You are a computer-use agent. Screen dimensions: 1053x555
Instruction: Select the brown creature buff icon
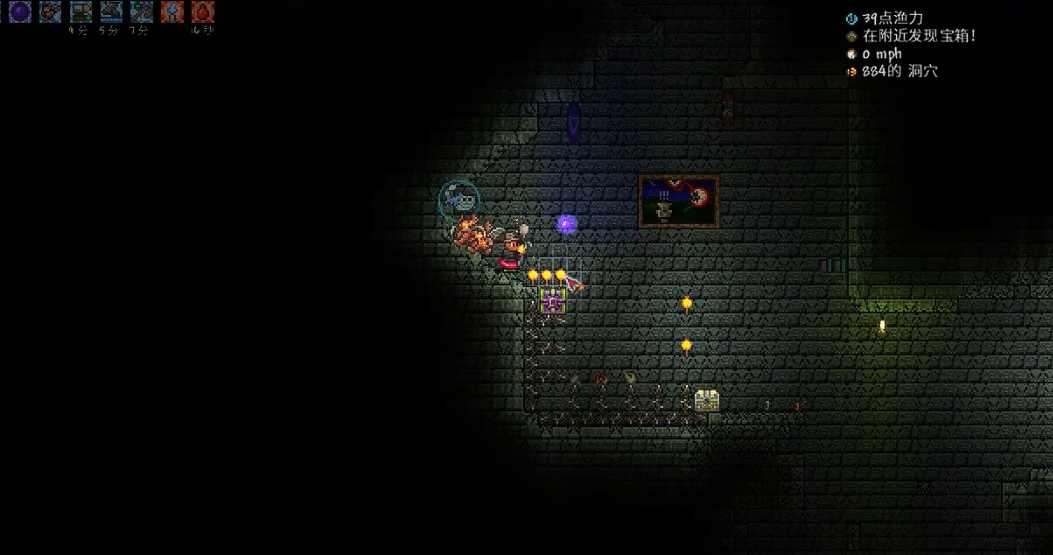pos(50,12)
